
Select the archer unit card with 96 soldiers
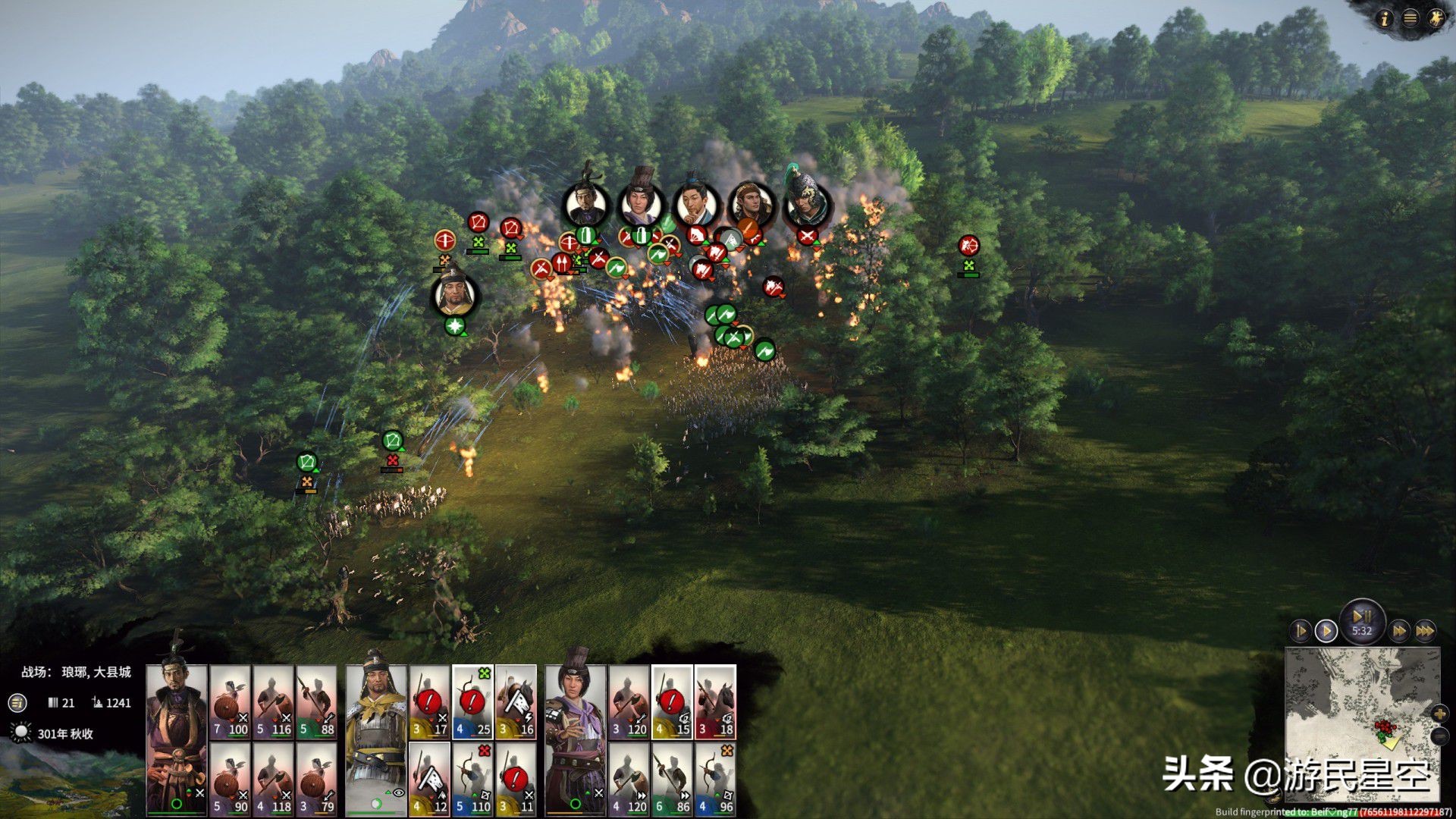tap(715, 779)
